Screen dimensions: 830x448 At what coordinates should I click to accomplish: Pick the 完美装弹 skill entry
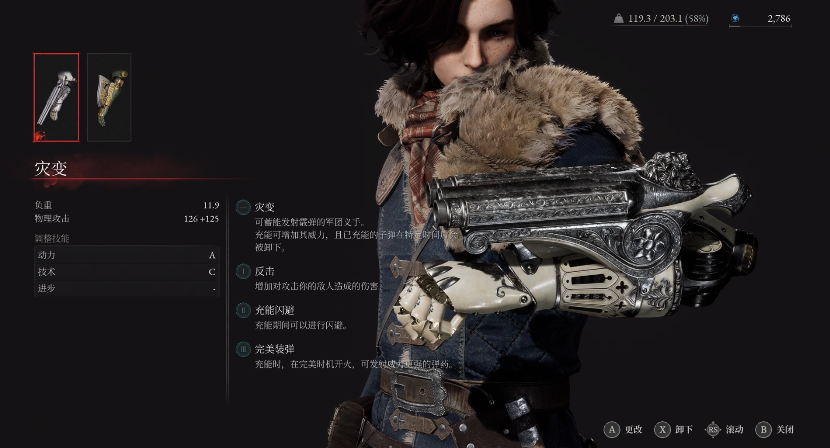274,350
